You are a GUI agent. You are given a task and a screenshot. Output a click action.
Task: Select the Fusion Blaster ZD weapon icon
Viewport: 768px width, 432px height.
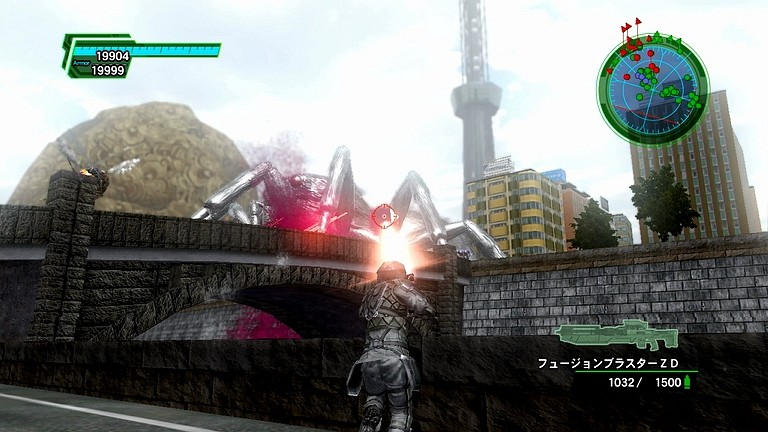616,335
